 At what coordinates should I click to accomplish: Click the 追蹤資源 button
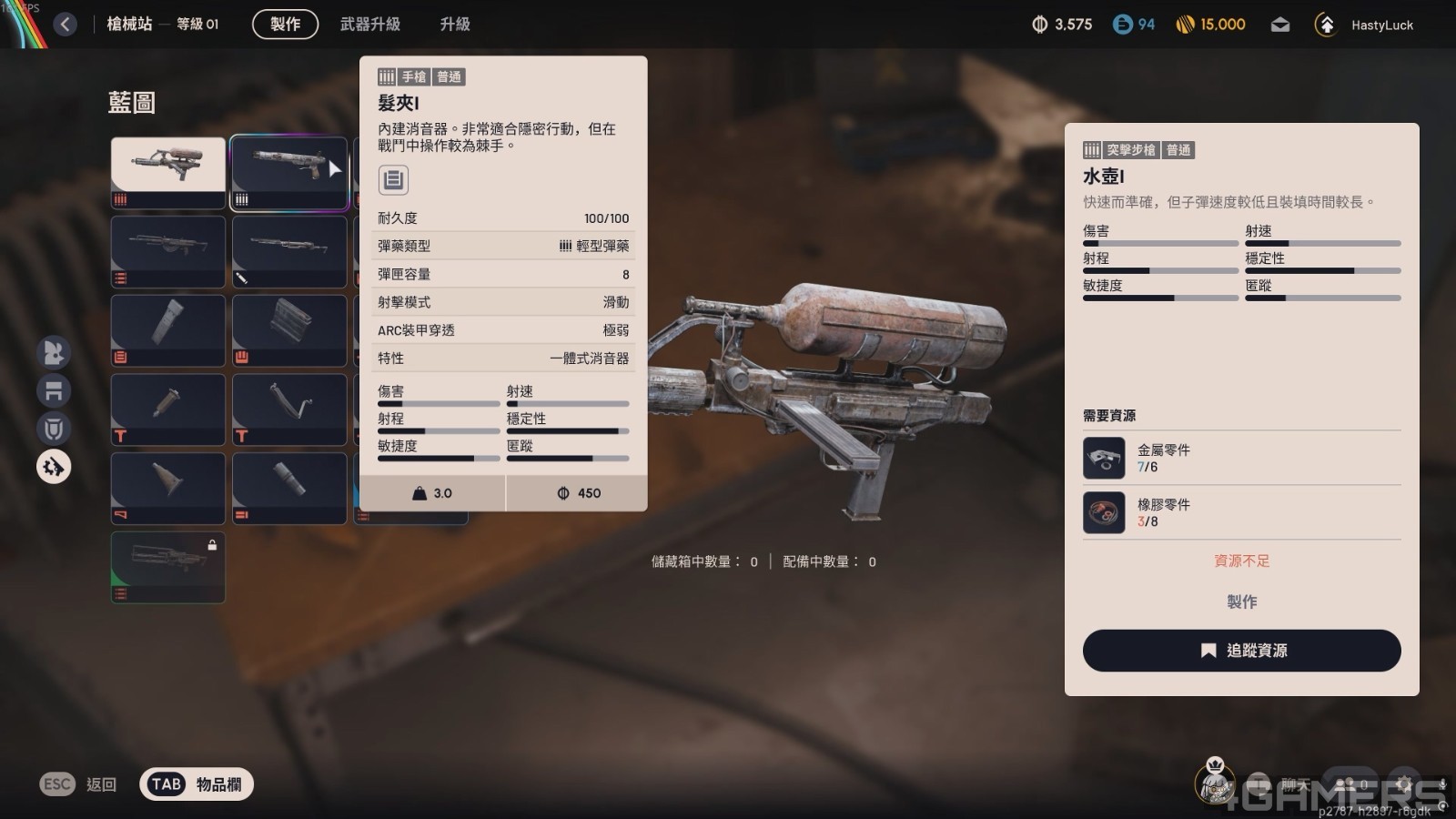(x=1241, y=651)
